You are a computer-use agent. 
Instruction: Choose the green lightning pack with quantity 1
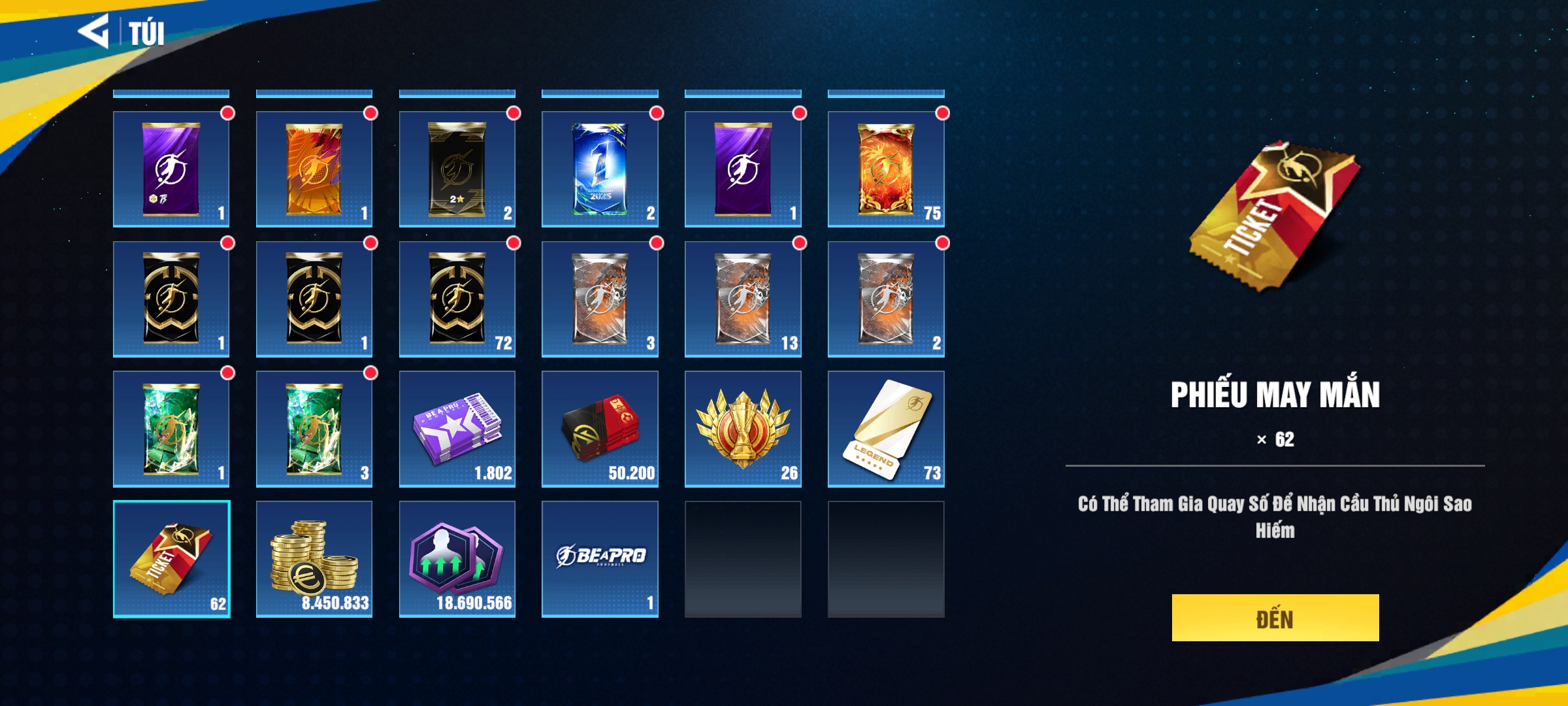(x=171, y=429)
